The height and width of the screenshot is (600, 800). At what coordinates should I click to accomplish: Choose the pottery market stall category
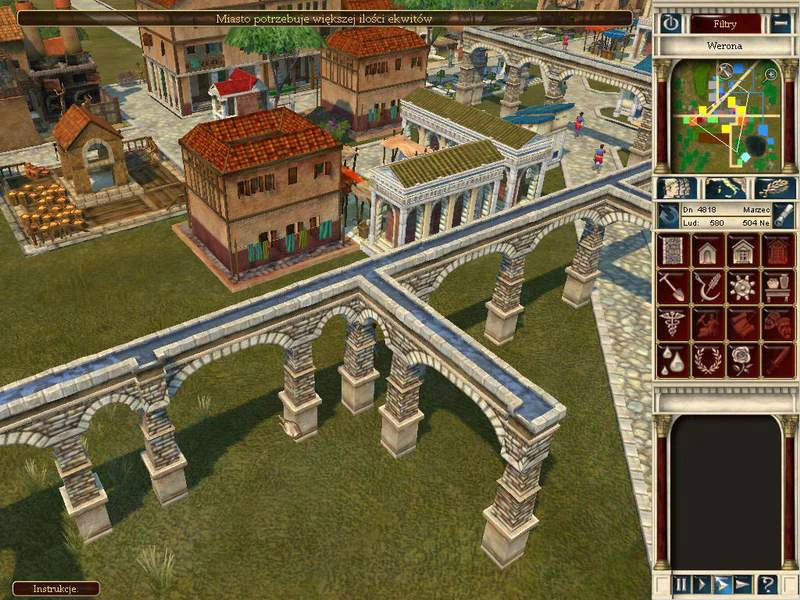point(778,288)
